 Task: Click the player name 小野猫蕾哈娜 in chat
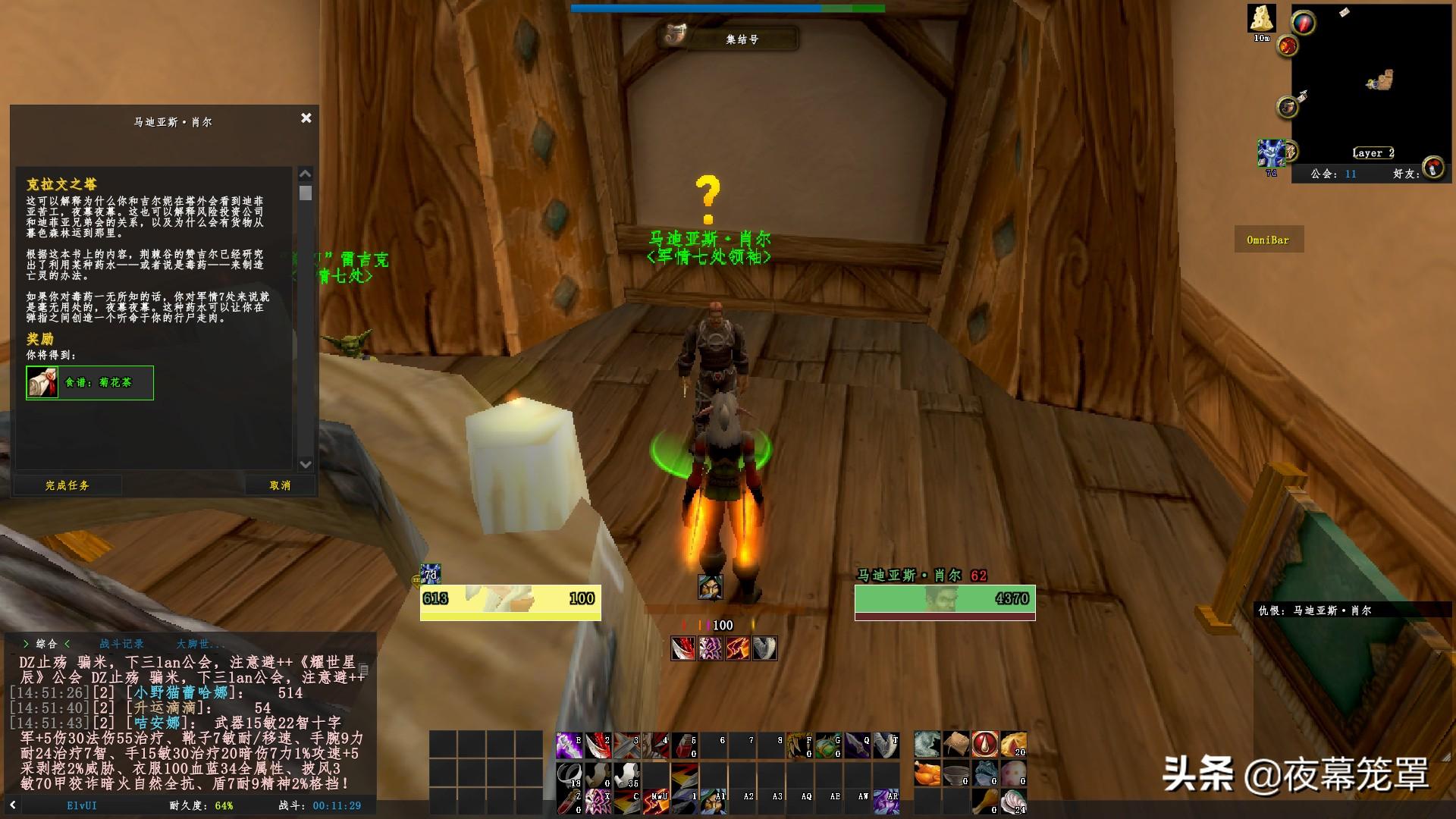[x=180, y=692]
